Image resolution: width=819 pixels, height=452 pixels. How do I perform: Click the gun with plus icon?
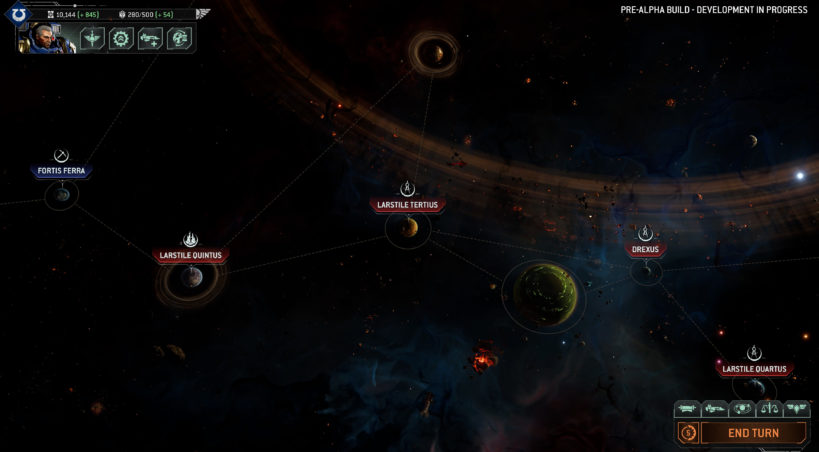(x=151, y=38)
